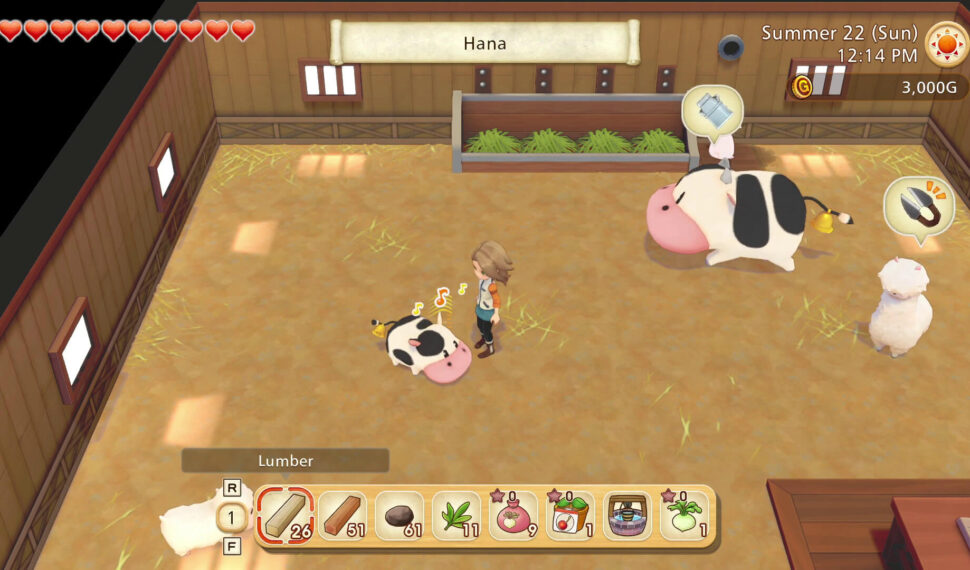Select the water well item slot
The width and height of the screenshot is (970, 570).
click(627, 516)
